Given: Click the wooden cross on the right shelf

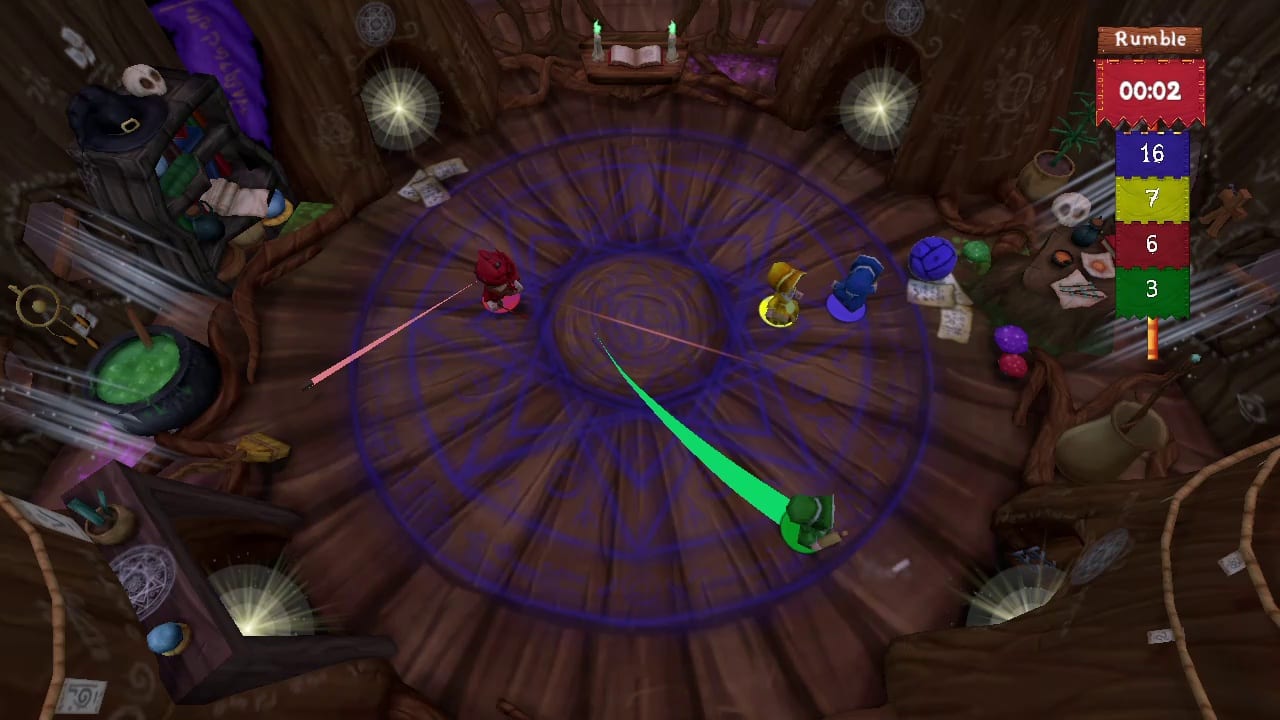Looking at the screenshot, I should coord(1227,205).
